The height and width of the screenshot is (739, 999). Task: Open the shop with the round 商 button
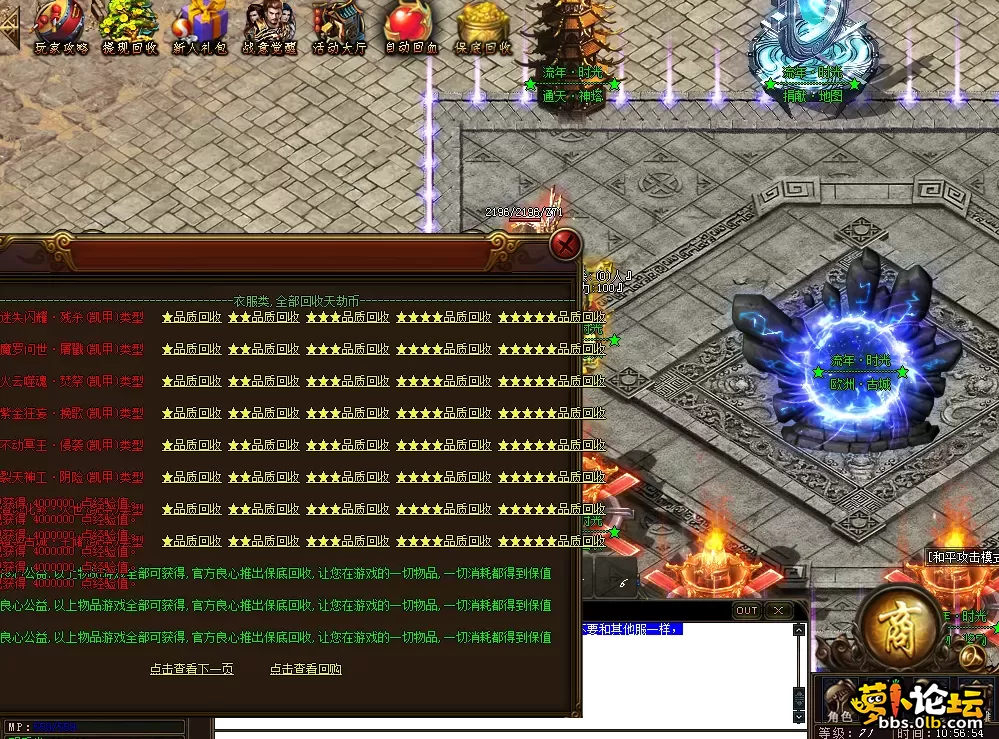coord(897,623)
